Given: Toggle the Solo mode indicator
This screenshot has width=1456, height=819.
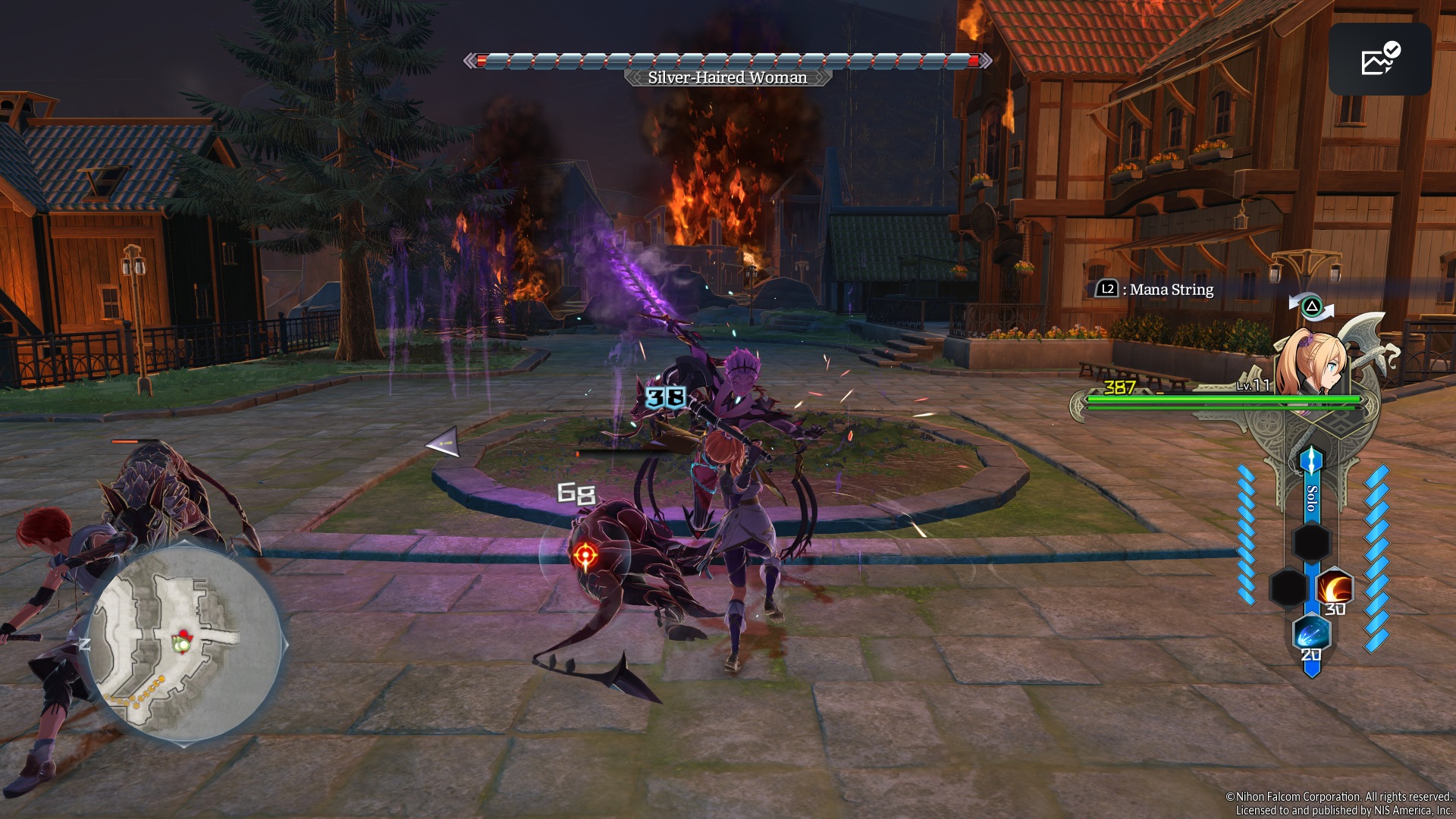Looking at the screenshot, I should pos(1311,497).
